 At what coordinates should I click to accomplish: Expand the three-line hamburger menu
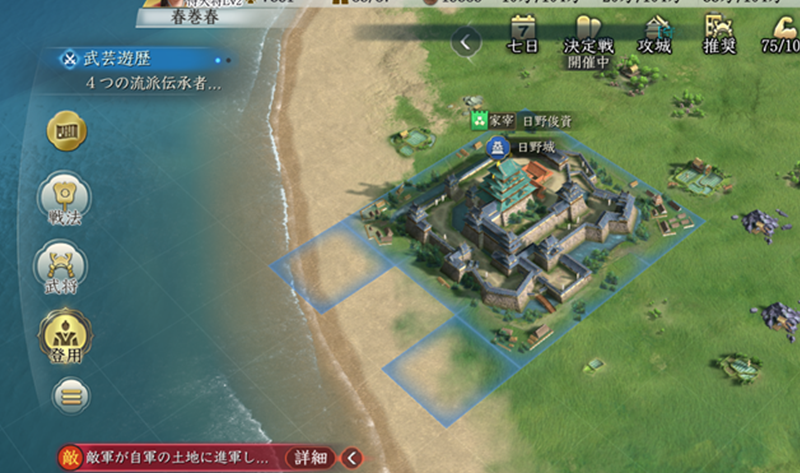pyautogui.click(x=68, y=396)
